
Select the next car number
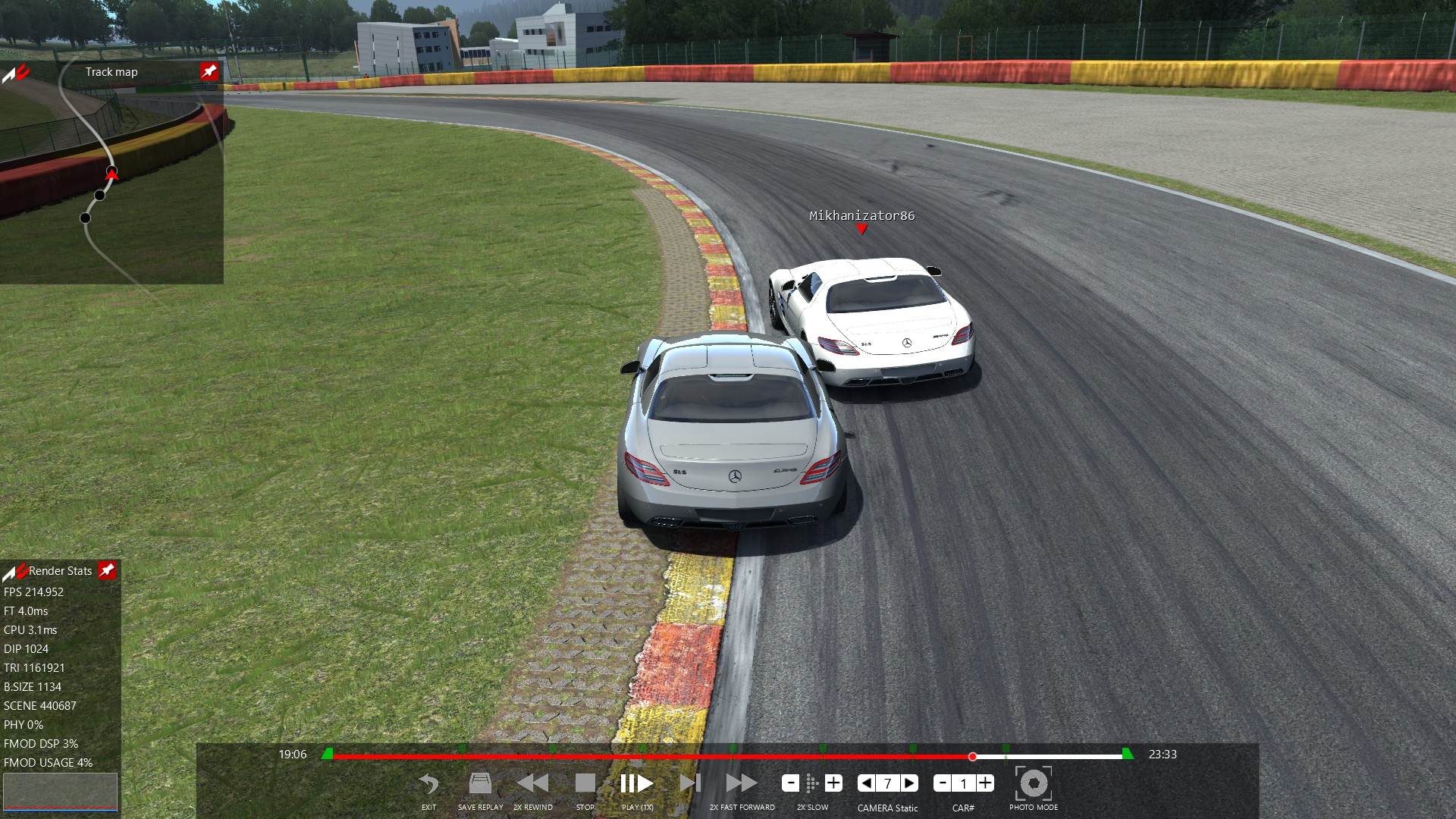985,783
